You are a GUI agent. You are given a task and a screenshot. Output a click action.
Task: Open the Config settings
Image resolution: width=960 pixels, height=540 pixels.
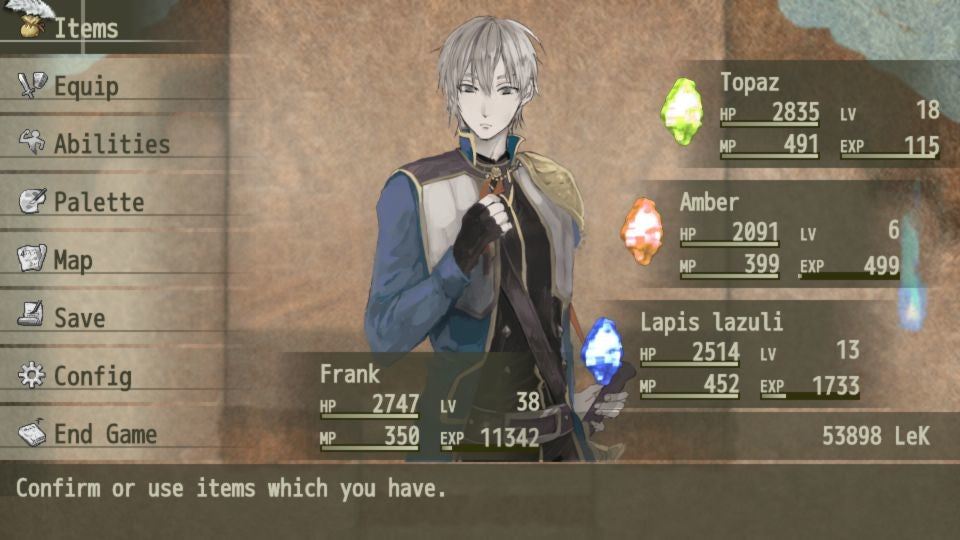tap(92, 376)
